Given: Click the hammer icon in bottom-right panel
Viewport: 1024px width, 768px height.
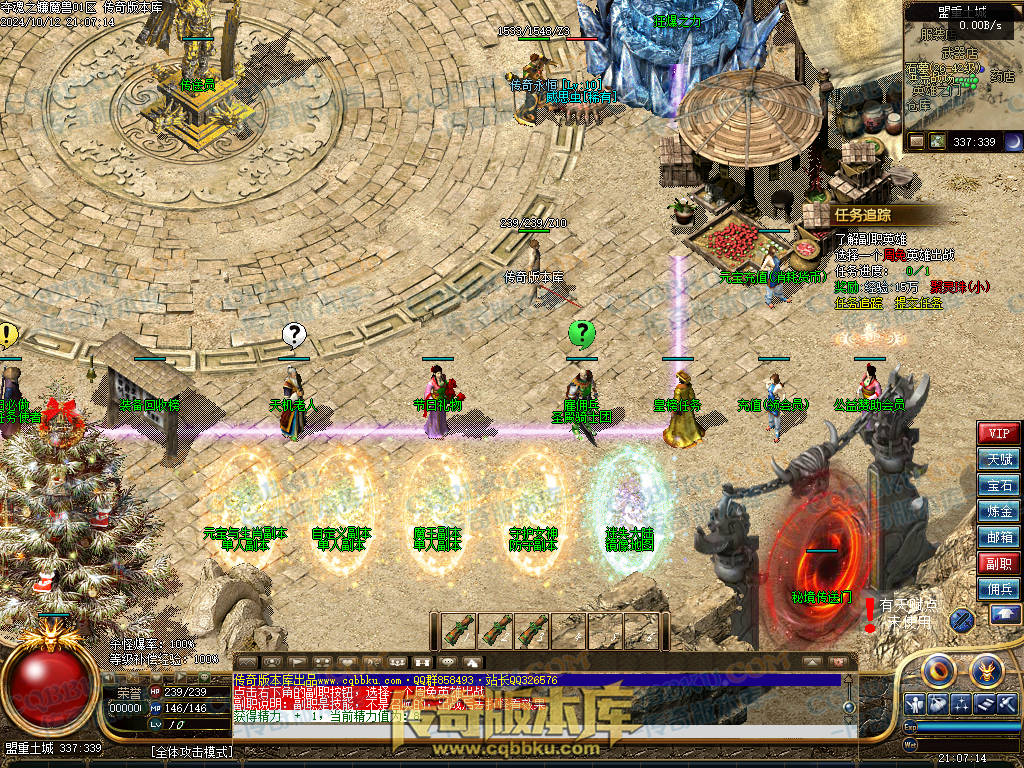Looking at the screenshot, I should [1007, 703].
